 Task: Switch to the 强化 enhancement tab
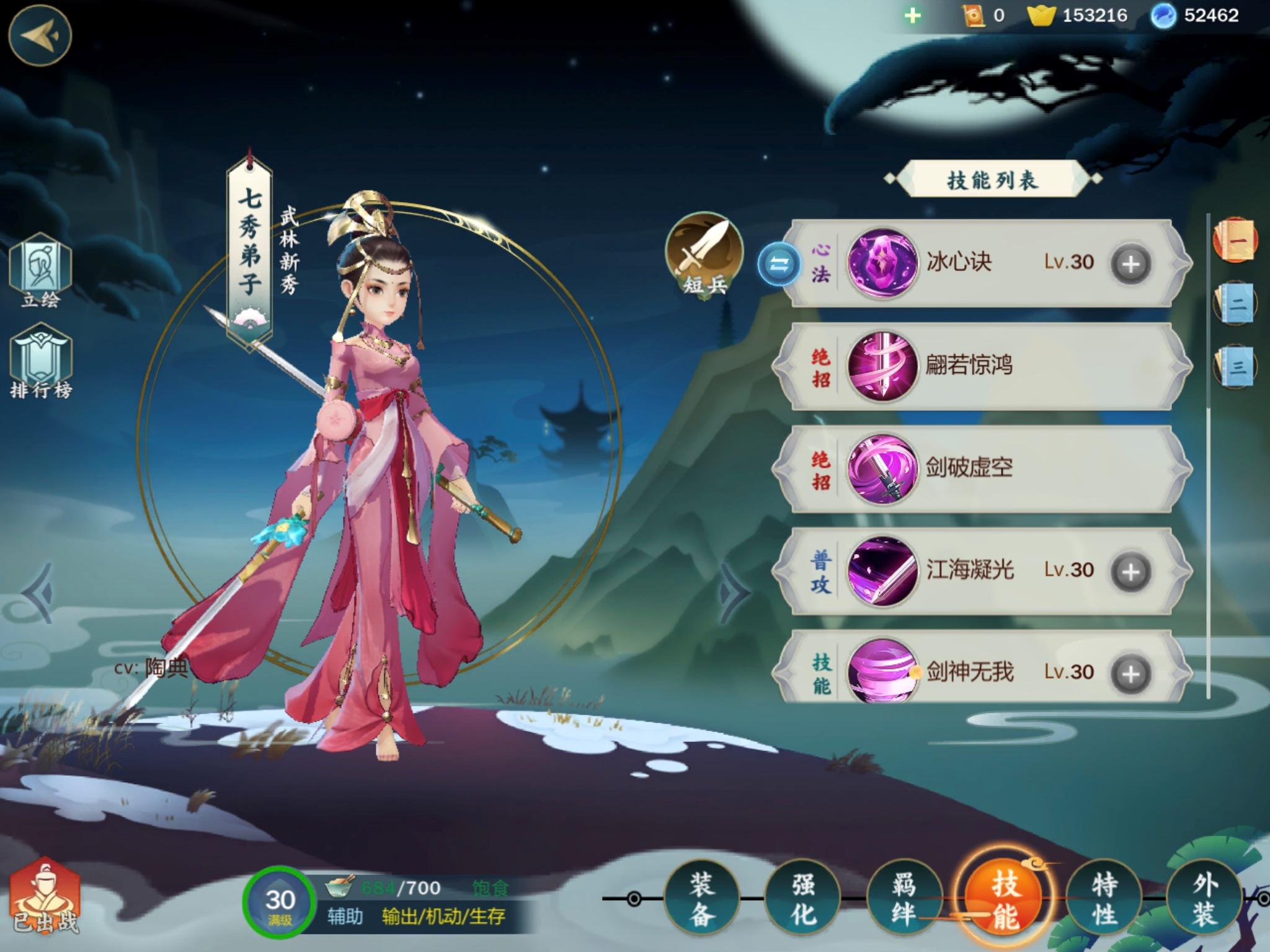802,898
